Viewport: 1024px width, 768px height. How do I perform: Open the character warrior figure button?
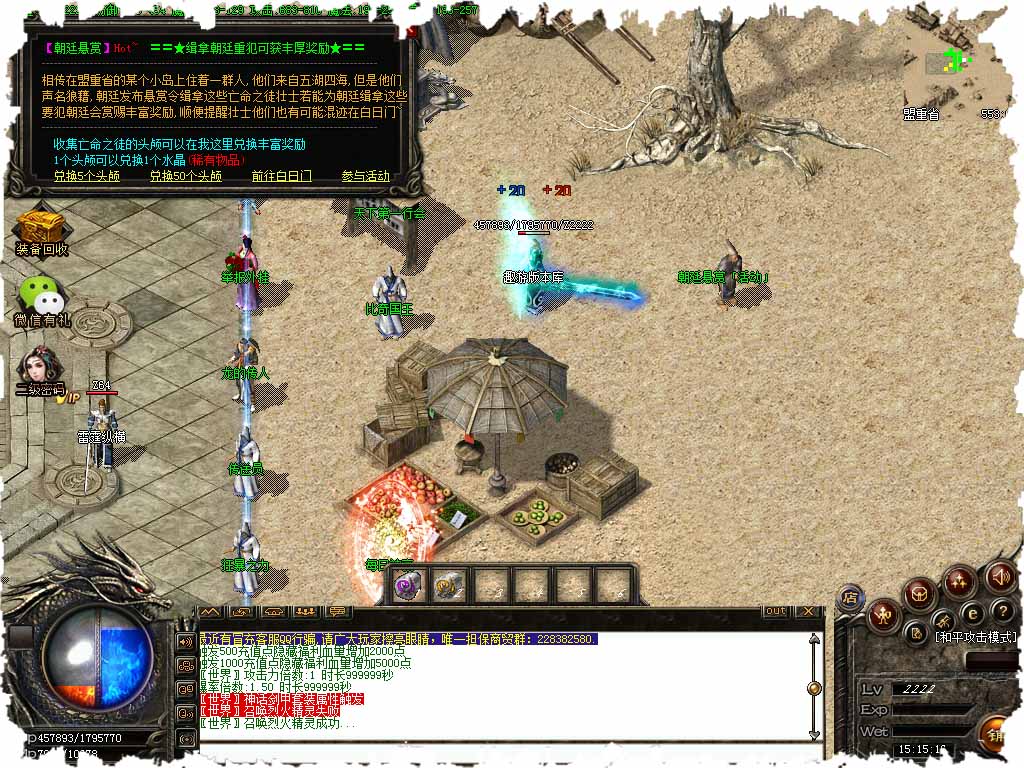pyautogui.click(x=883, y=613)
